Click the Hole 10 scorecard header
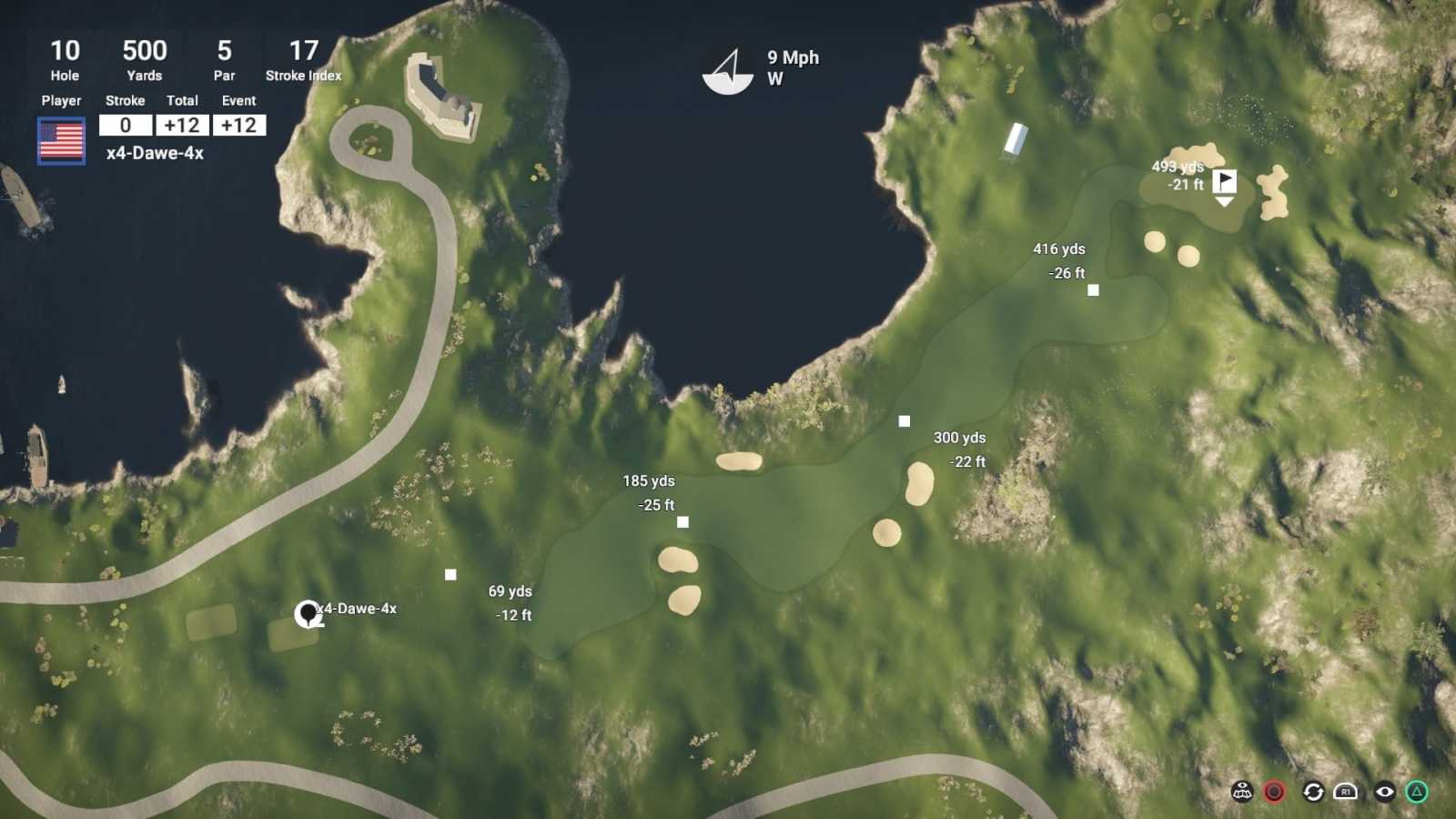Screen dimensions: 1456x819 (x=63, y=60)
